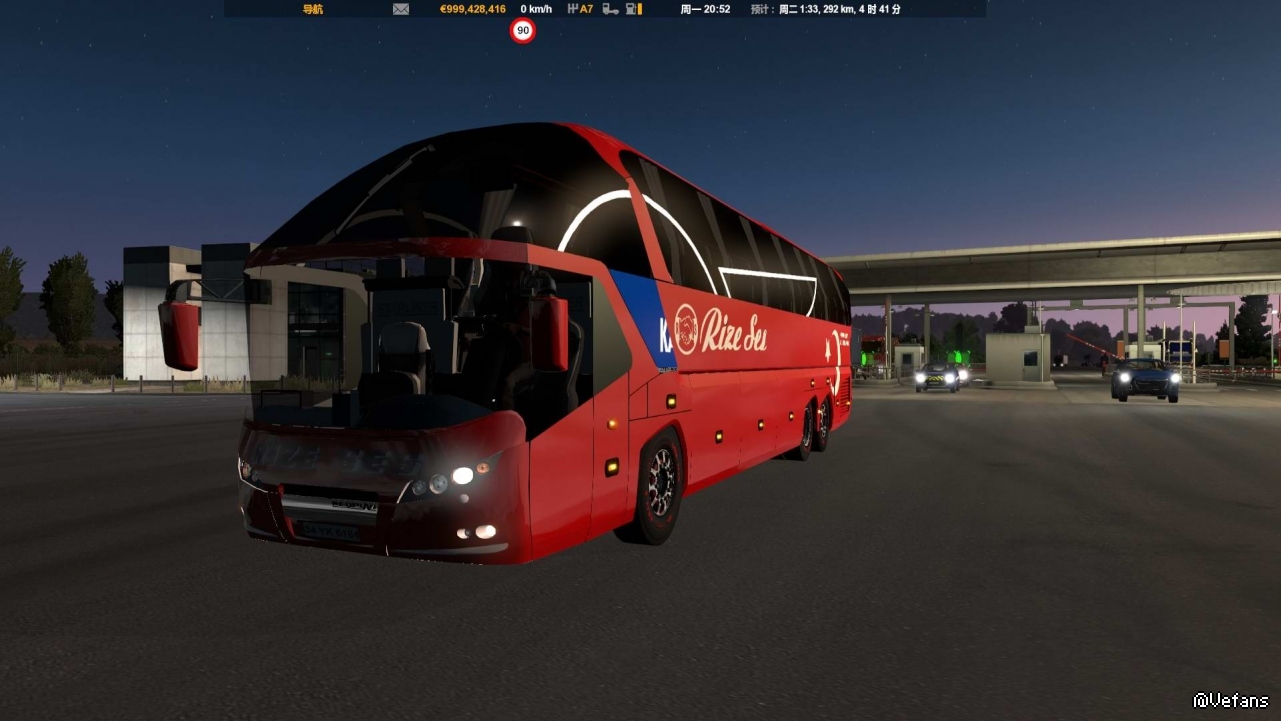Open the 导航 navigation label
Image resolution: width=1281 pixels, height=721 pixels.
click(313, 9)
